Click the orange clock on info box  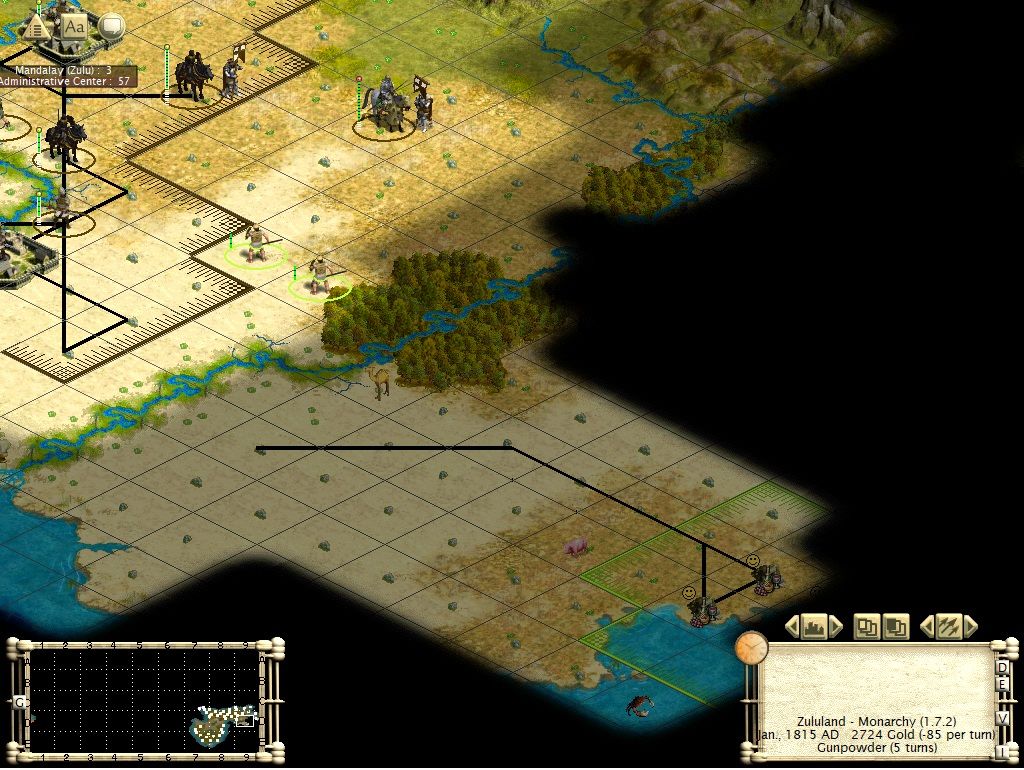point(751,648)
